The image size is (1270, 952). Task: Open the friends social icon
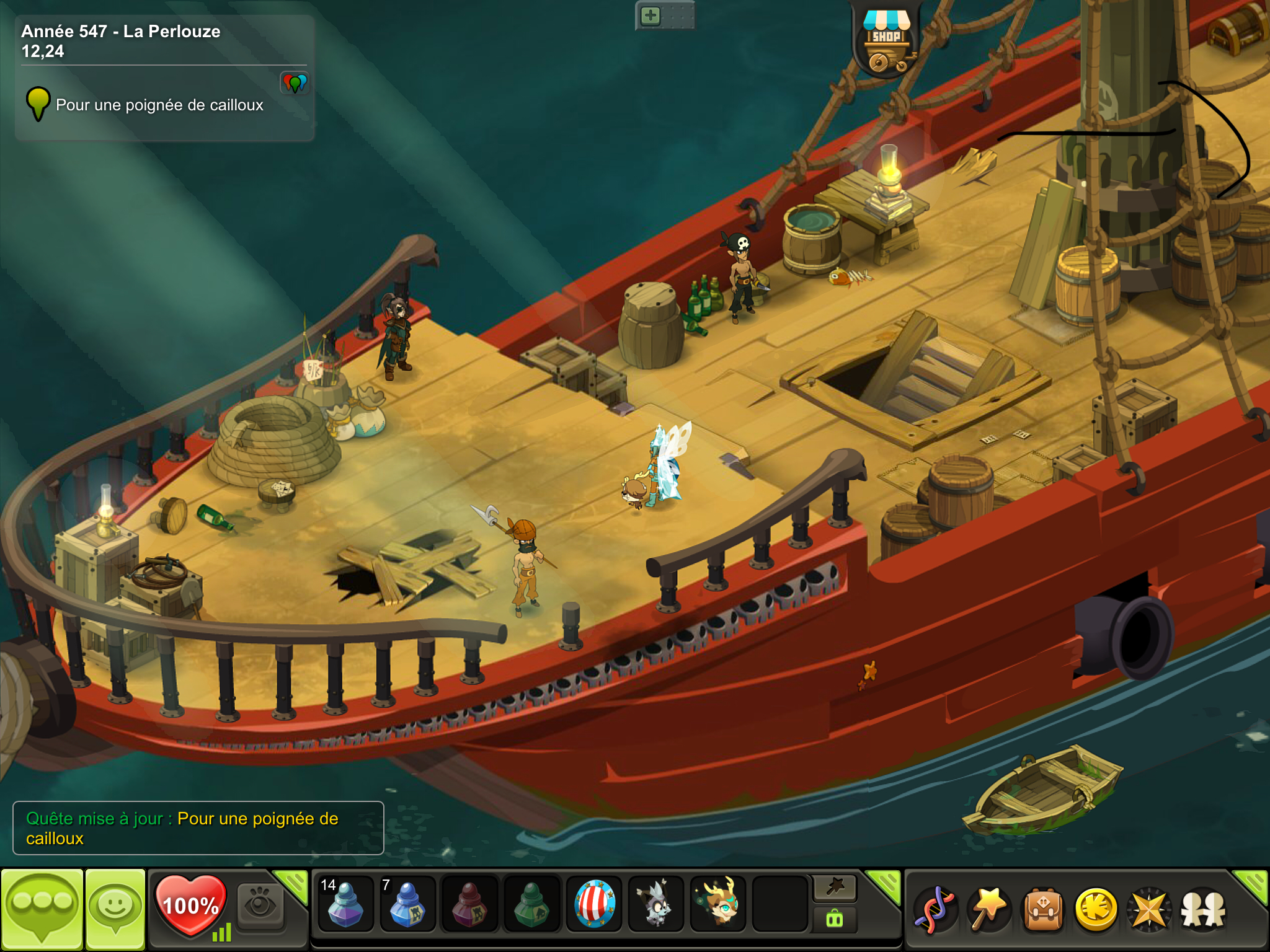(x=1204, y=910)
